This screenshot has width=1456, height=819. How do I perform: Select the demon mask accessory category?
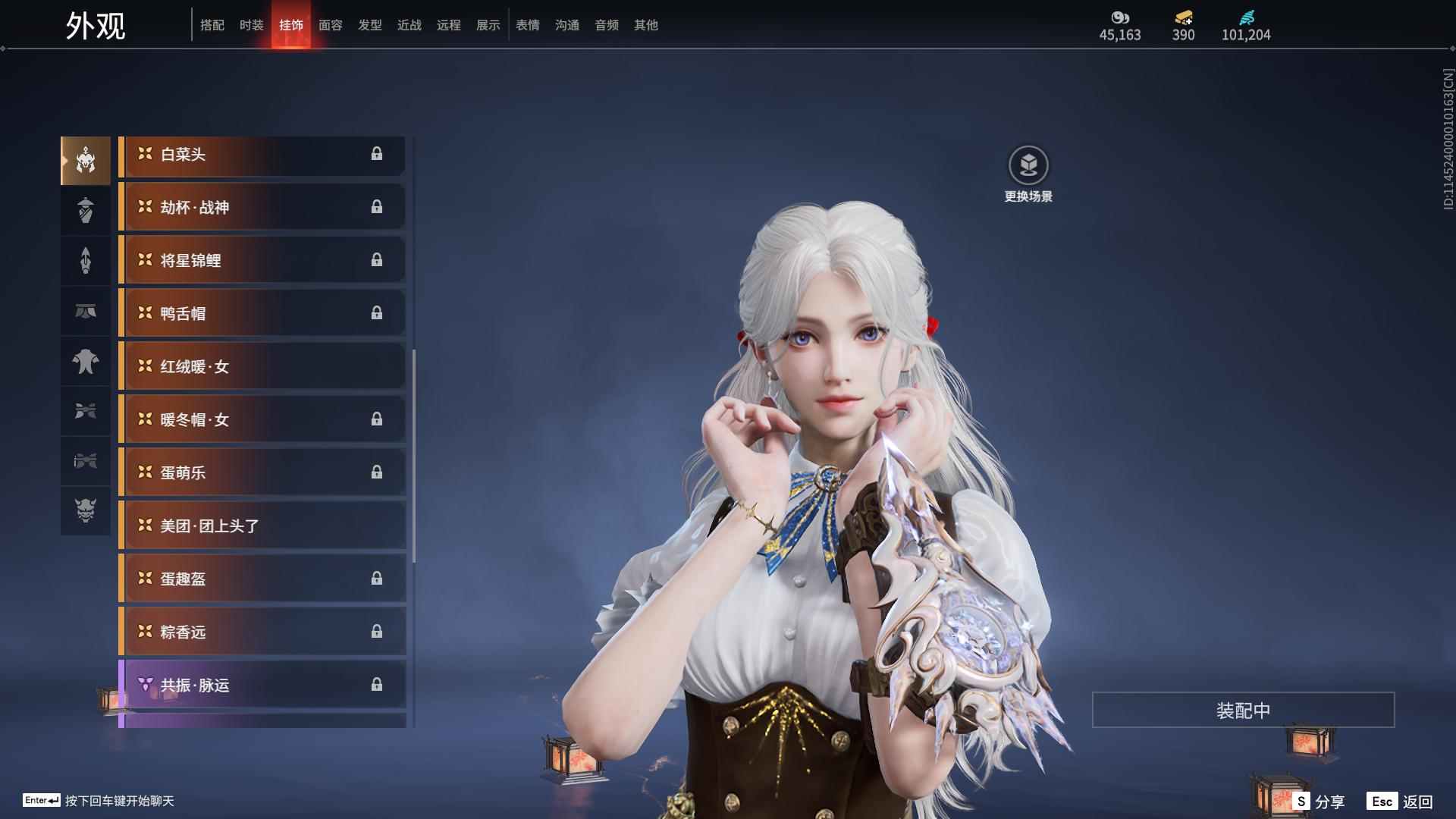86,510
